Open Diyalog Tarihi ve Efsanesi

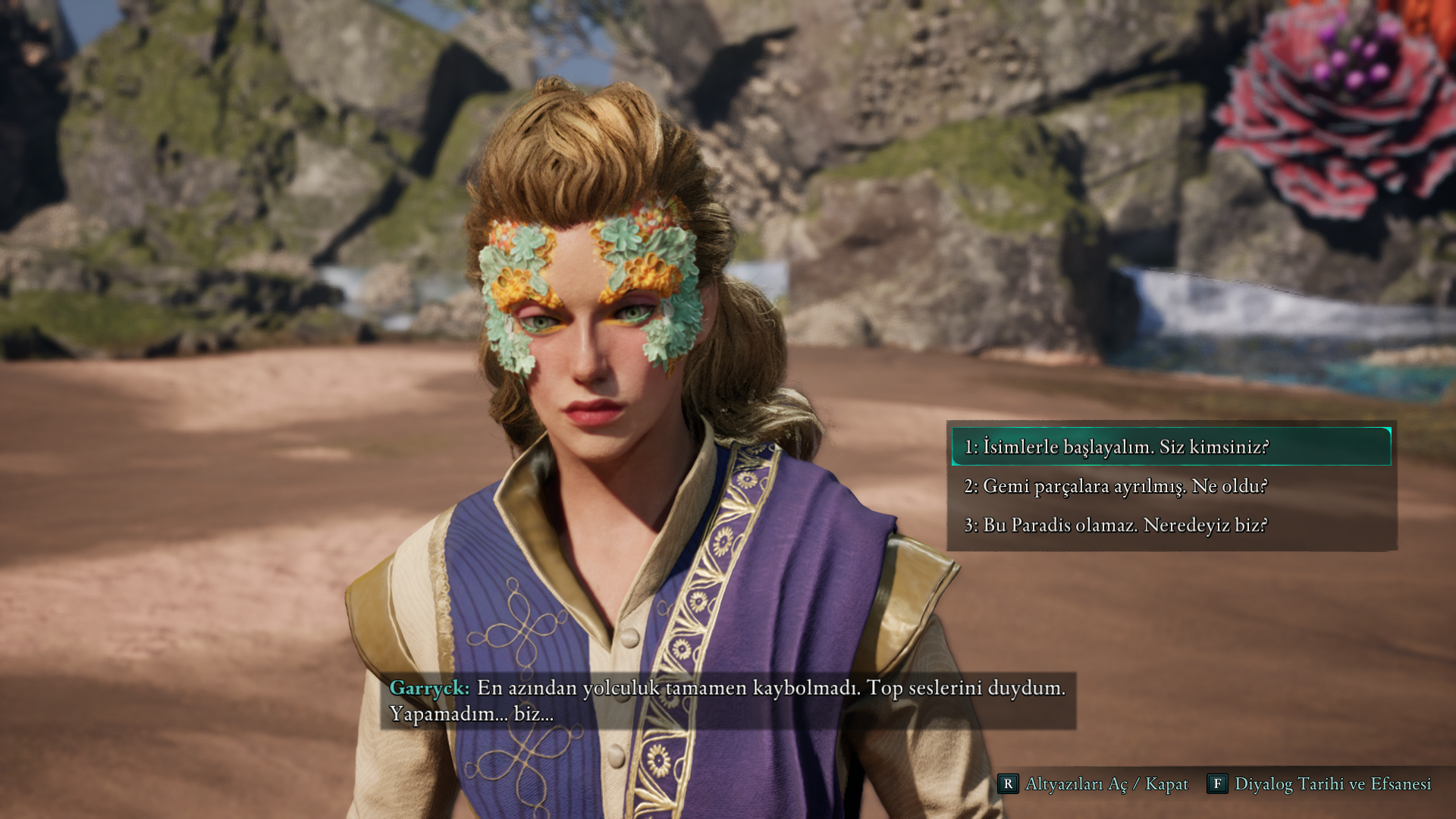pyautogui.click(x=1319, y=783)
